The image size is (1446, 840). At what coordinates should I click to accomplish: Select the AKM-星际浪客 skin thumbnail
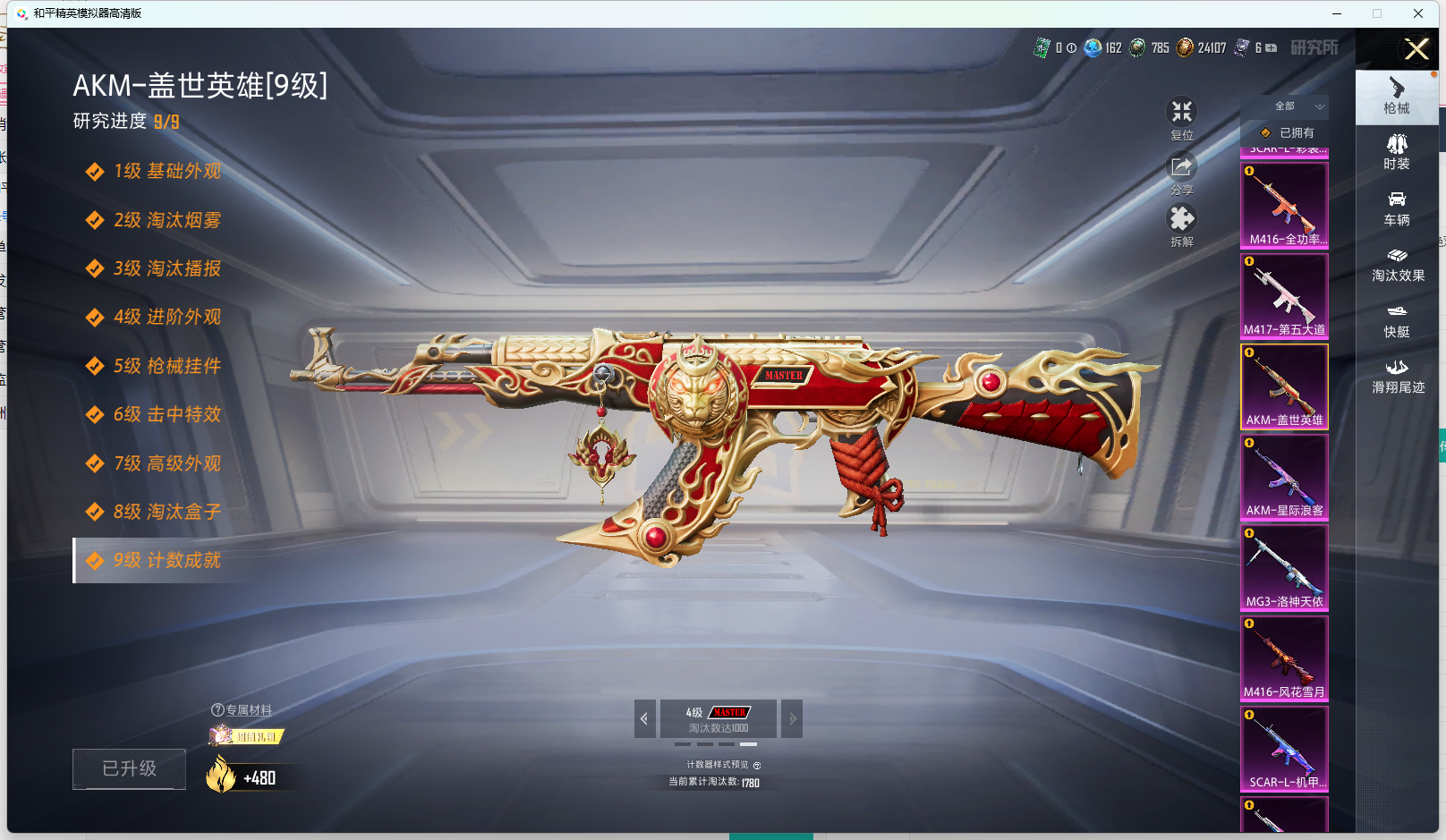(1284, 477)
